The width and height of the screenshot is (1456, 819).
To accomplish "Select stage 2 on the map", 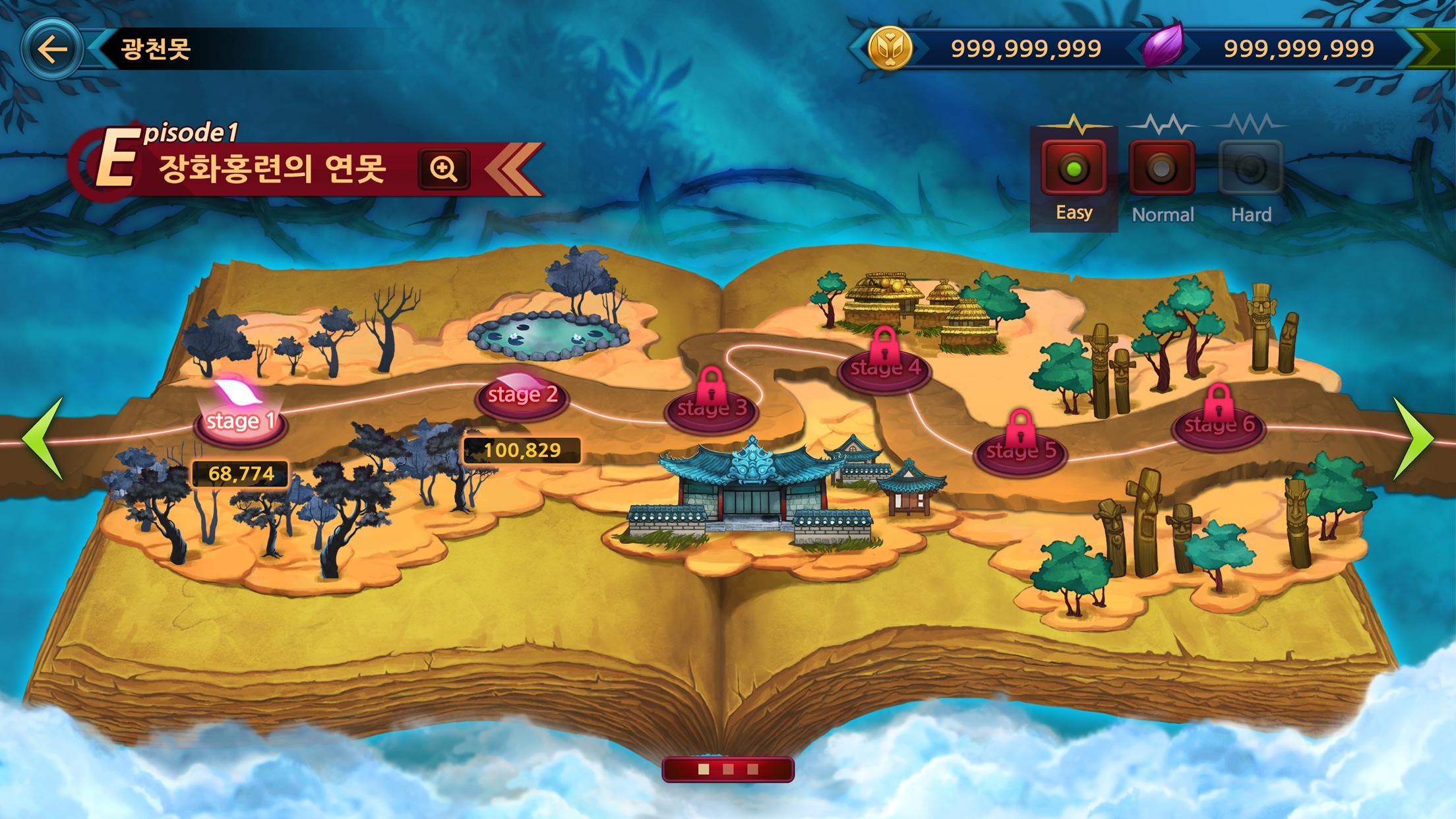I will 523,395.
